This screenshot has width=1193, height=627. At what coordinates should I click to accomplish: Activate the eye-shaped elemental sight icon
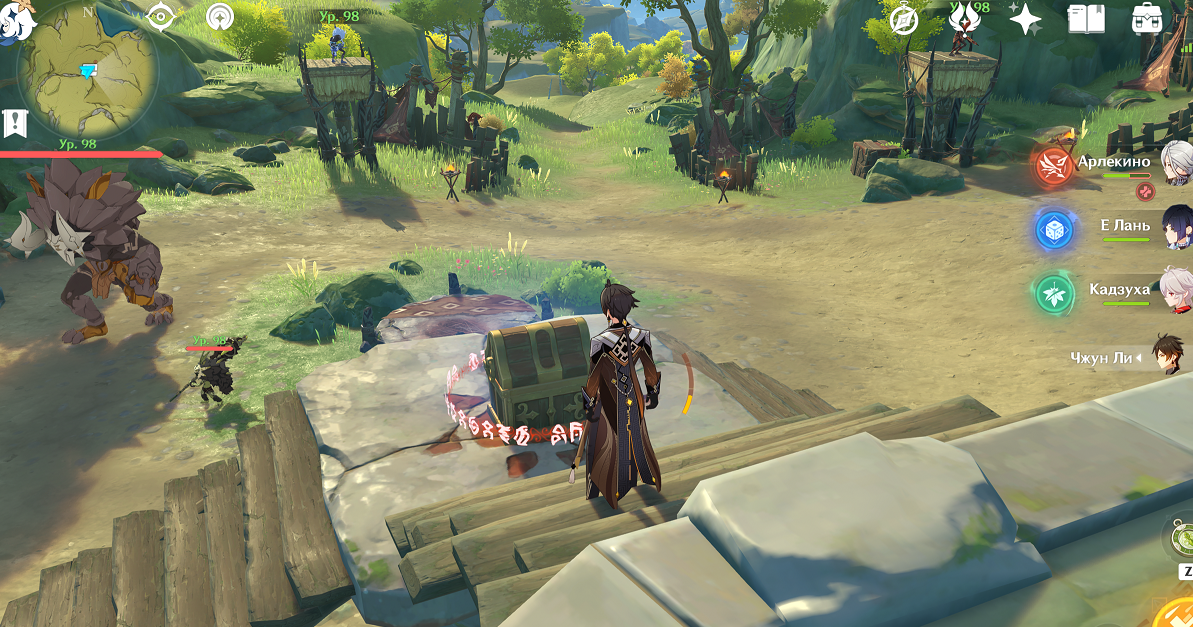pos(161,17)
